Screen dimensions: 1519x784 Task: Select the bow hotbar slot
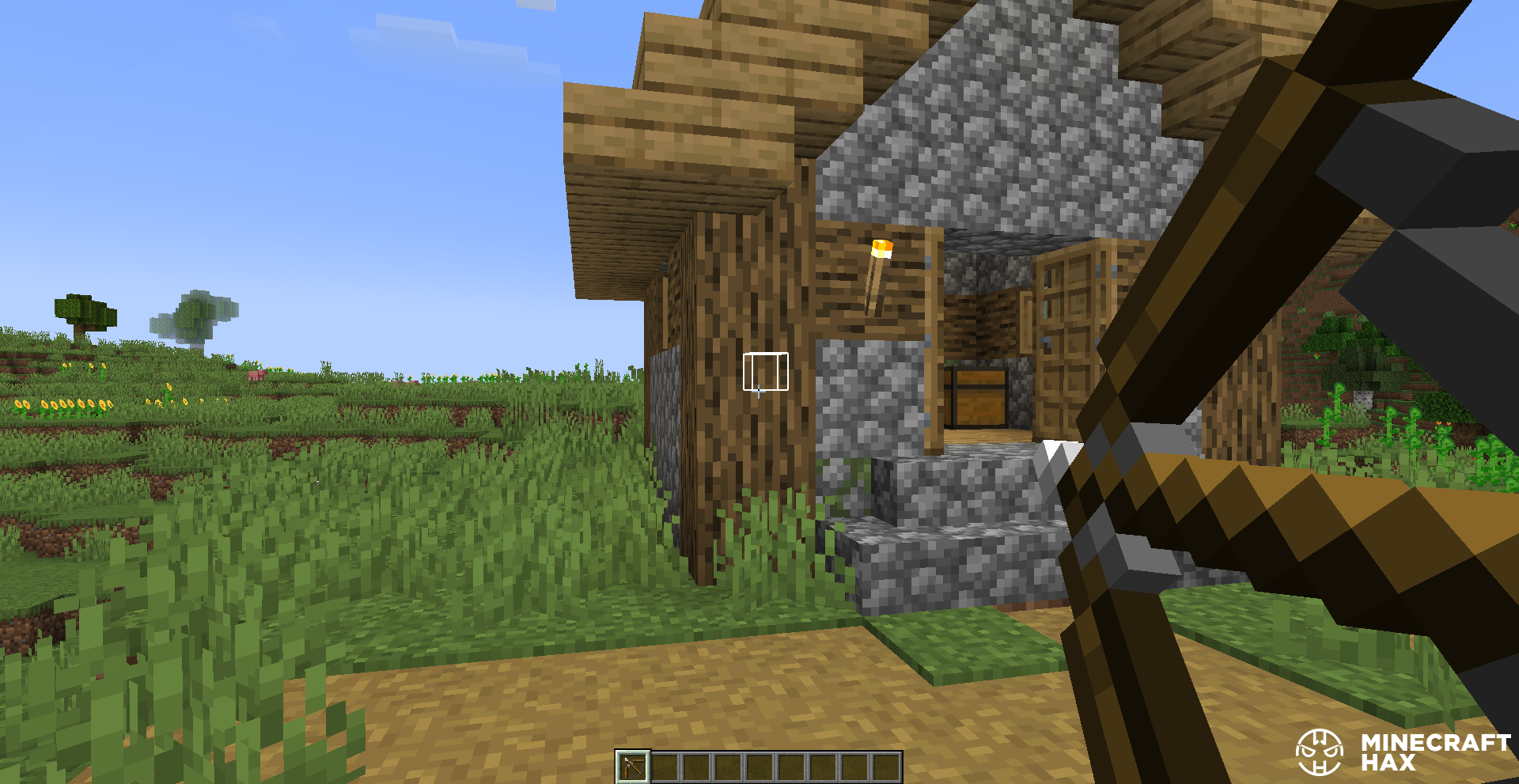[x=632, y=766]
